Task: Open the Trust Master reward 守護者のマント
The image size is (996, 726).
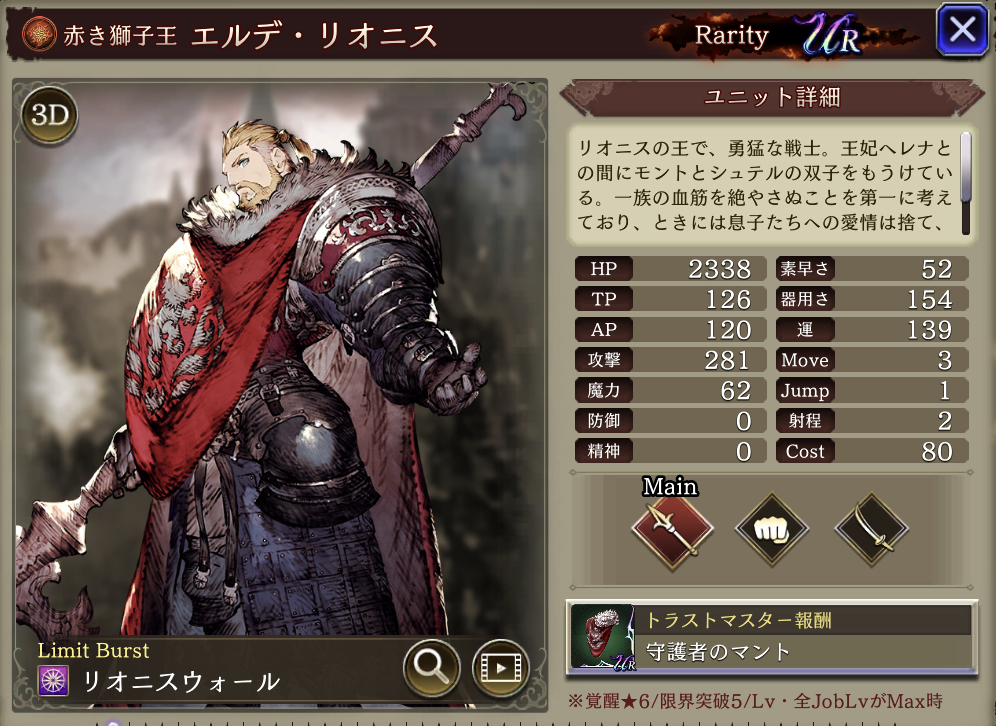Action: point(770,637)
